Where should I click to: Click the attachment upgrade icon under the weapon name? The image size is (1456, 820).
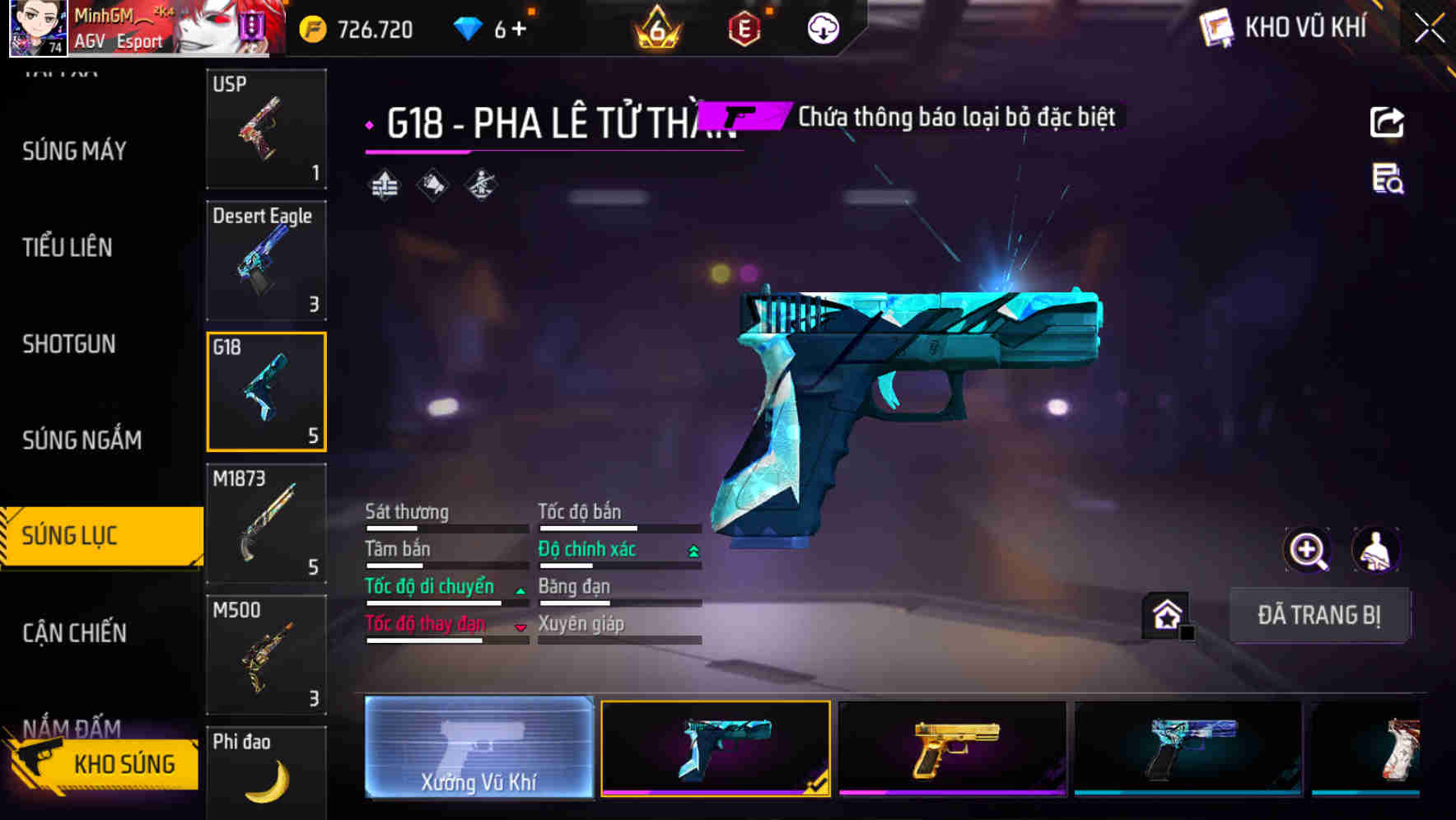point(382,183)
